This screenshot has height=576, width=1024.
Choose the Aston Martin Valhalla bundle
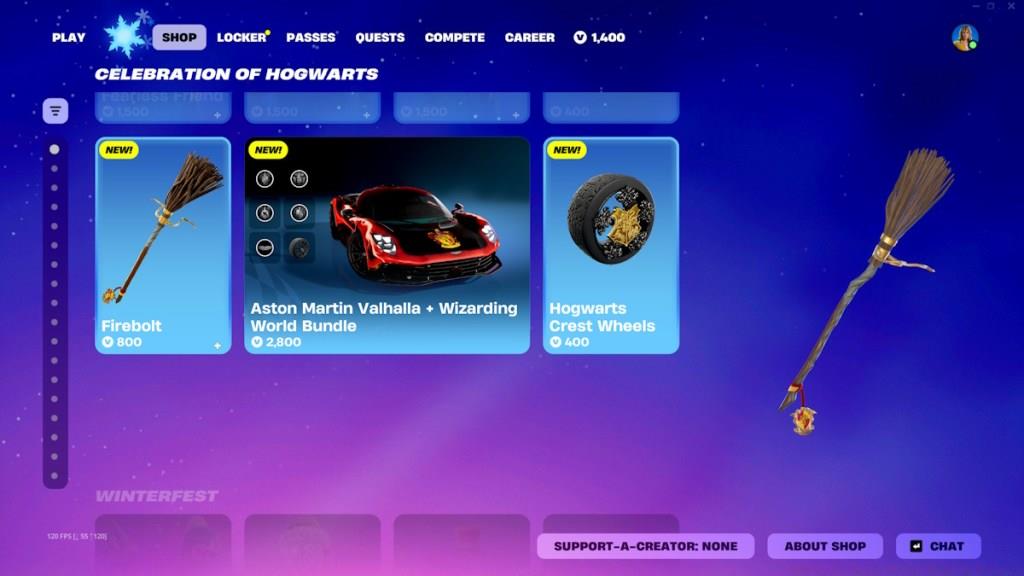click(x=387, y=245)
